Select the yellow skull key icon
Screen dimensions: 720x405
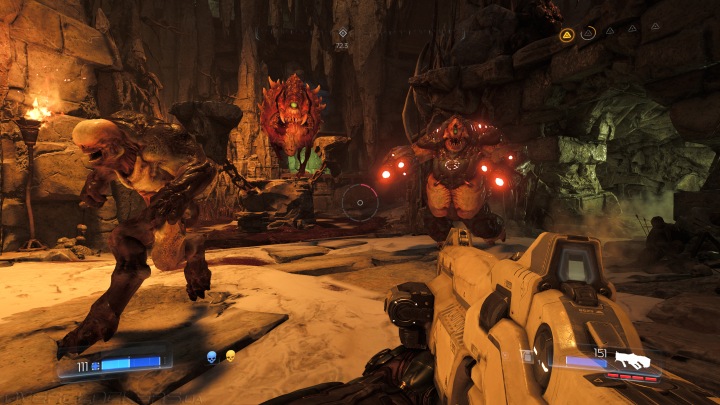(230, 356)
